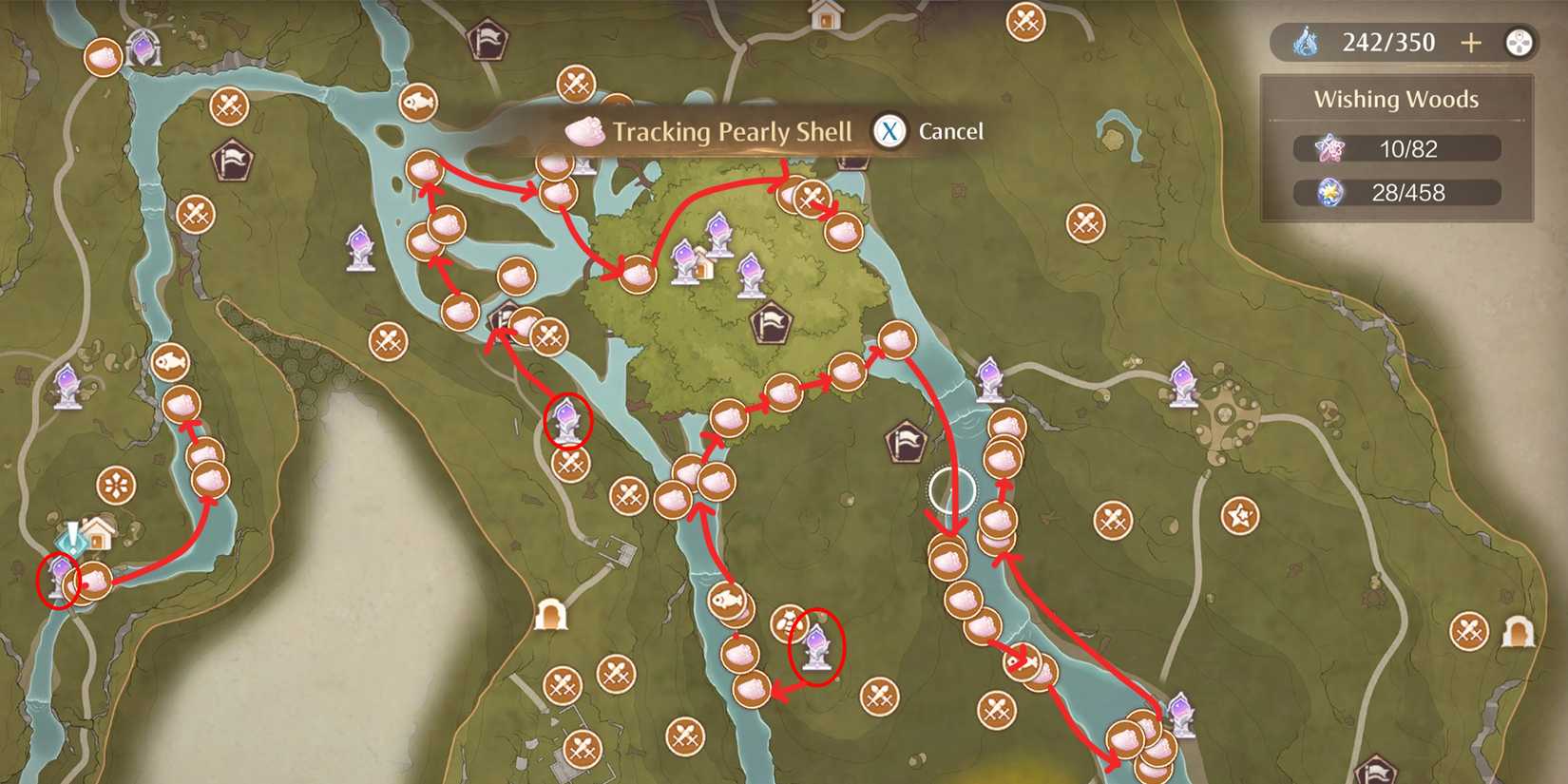Open the round quick-menu wheel in the top-right corner
Image resolution: width=1568 pixels, height=784 pixels.
coord(1521,42)
